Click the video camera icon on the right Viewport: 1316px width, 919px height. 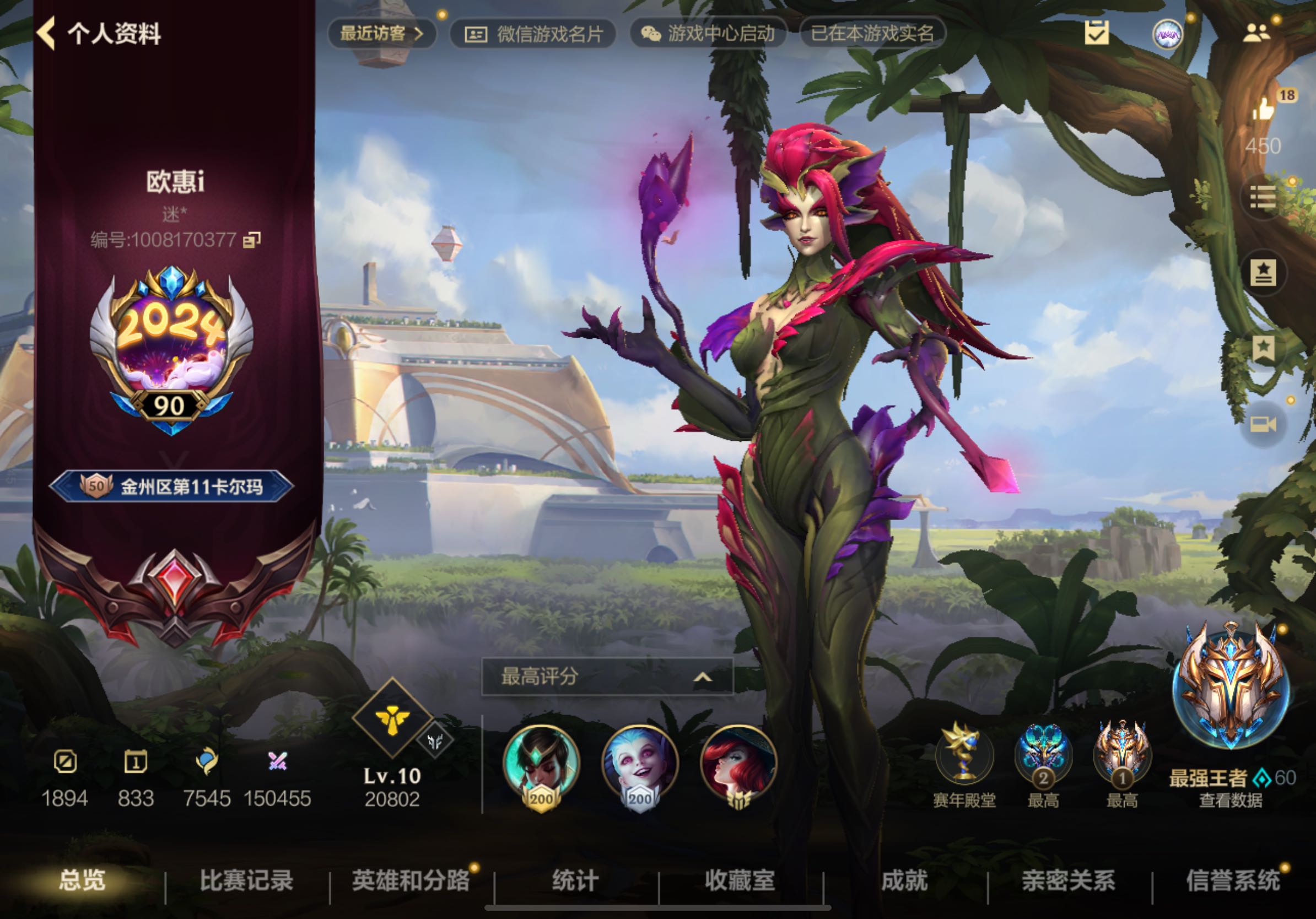(x=1263, y=424)
